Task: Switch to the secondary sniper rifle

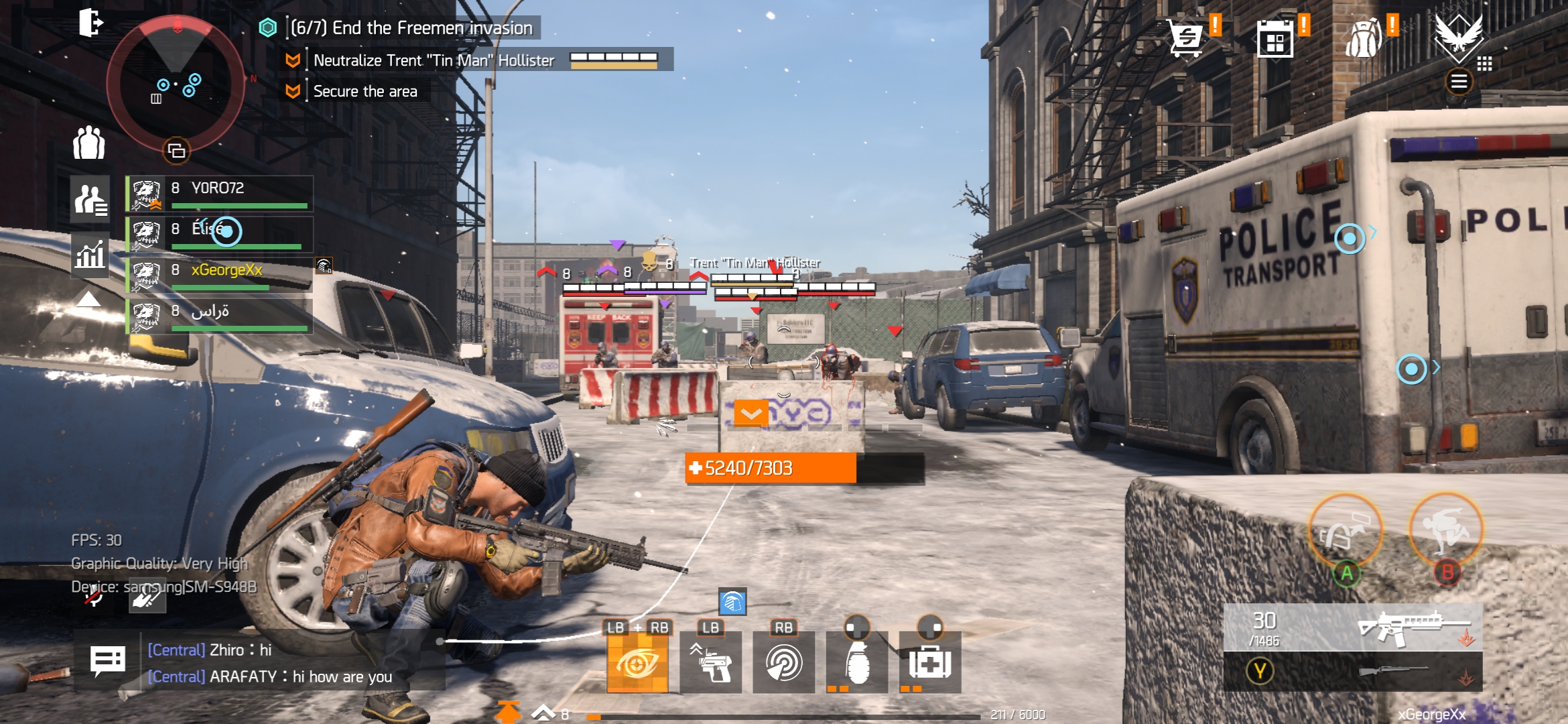Action: [x=1354, y=671]
